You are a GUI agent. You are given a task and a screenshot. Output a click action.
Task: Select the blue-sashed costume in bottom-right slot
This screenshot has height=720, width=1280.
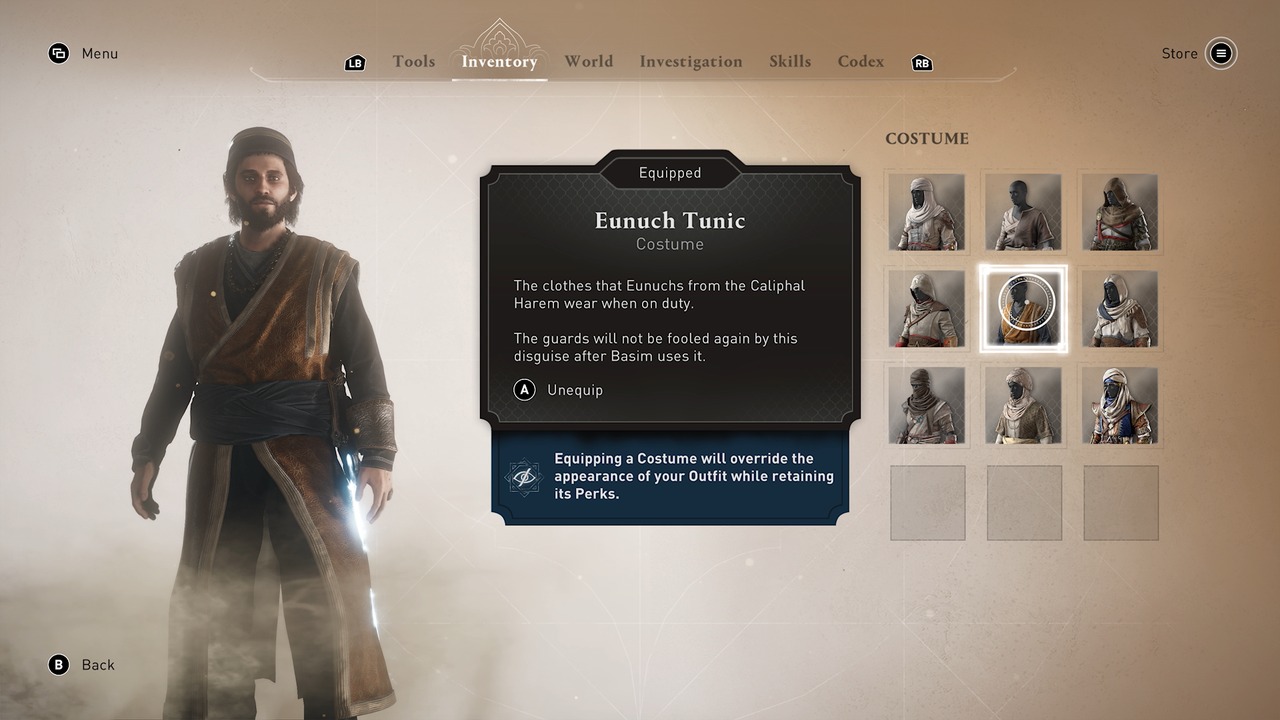tap(1120, 406)
